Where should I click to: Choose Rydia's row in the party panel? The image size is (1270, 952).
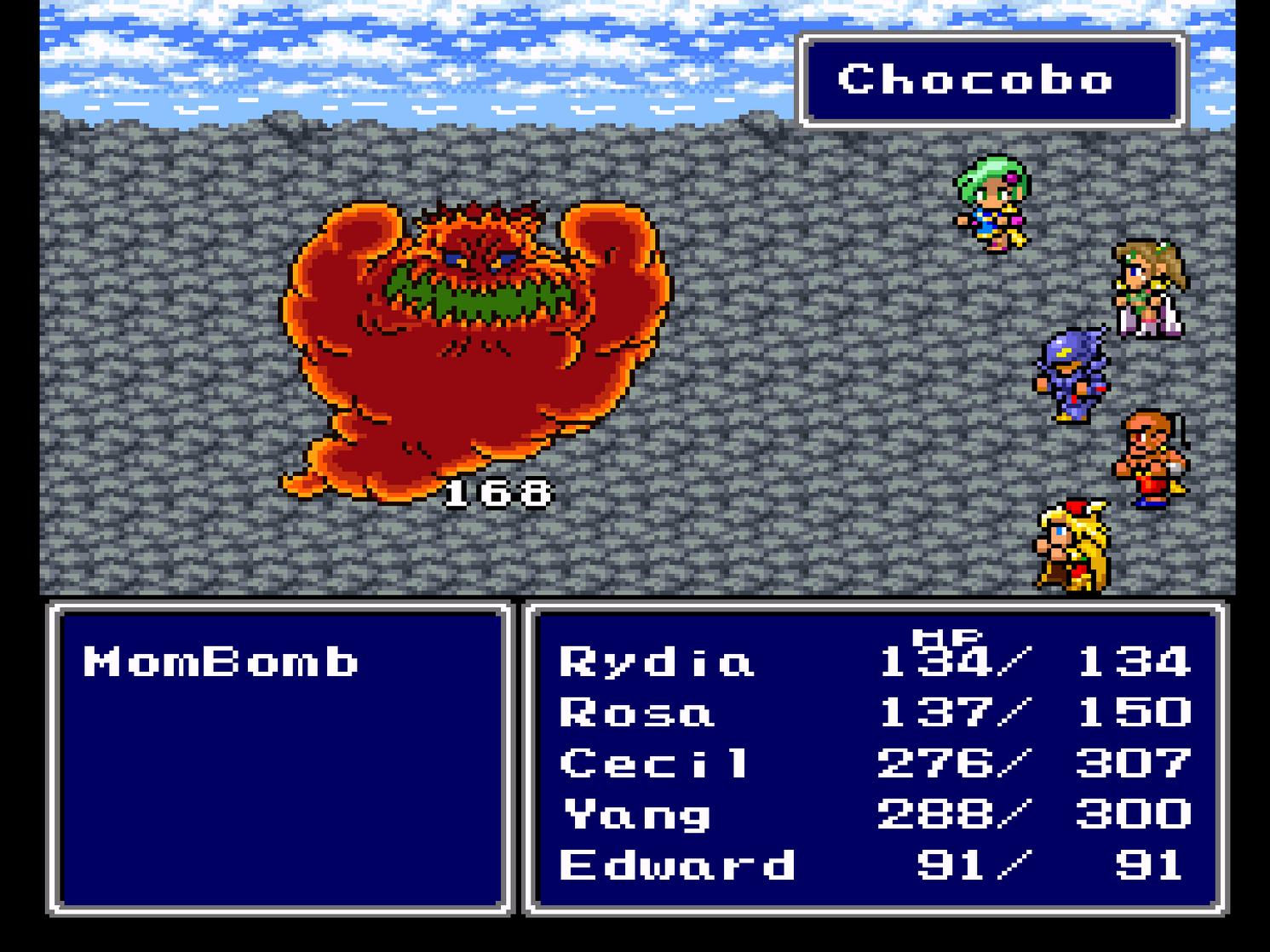pyautogui.click(x=656, y=662)
